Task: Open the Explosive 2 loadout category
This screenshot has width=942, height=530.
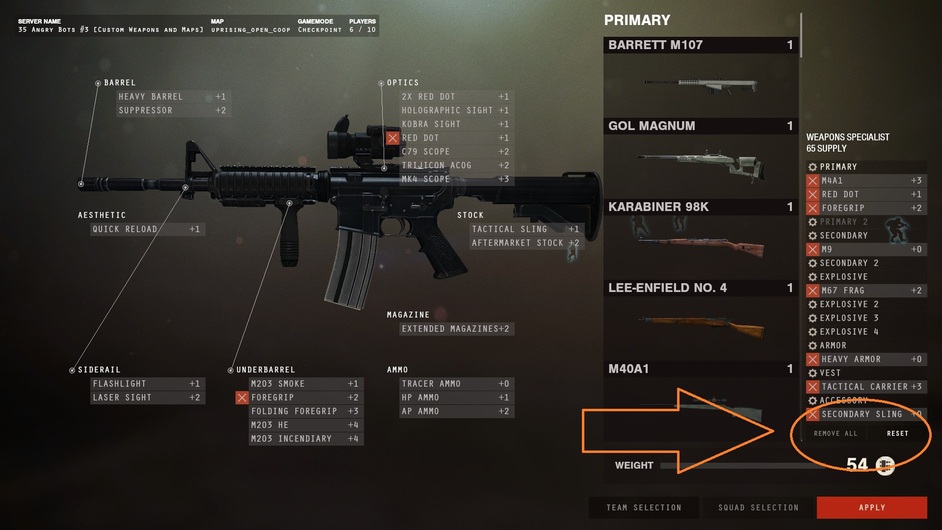Action: click(x=849, y=304)
